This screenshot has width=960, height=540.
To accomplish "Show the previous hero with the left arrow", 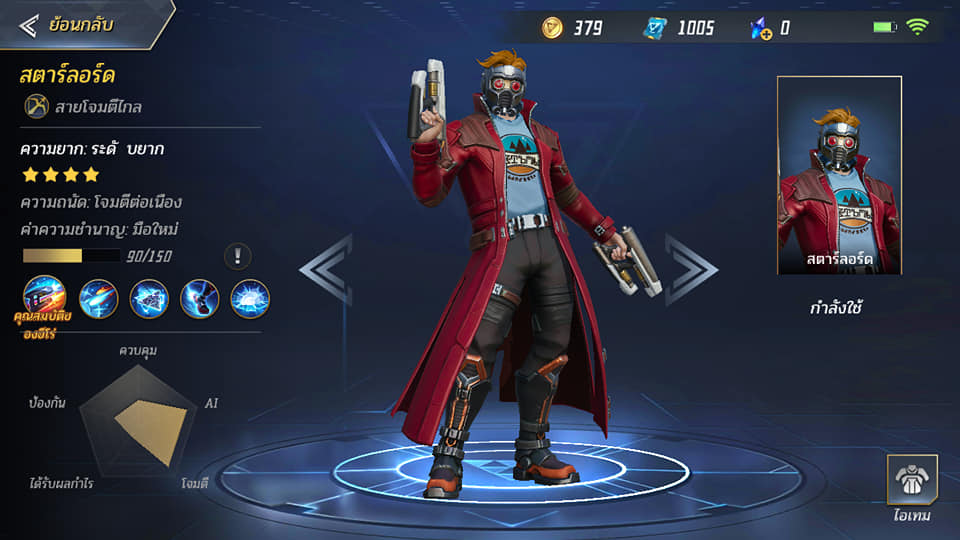I will tap(326, 269).
